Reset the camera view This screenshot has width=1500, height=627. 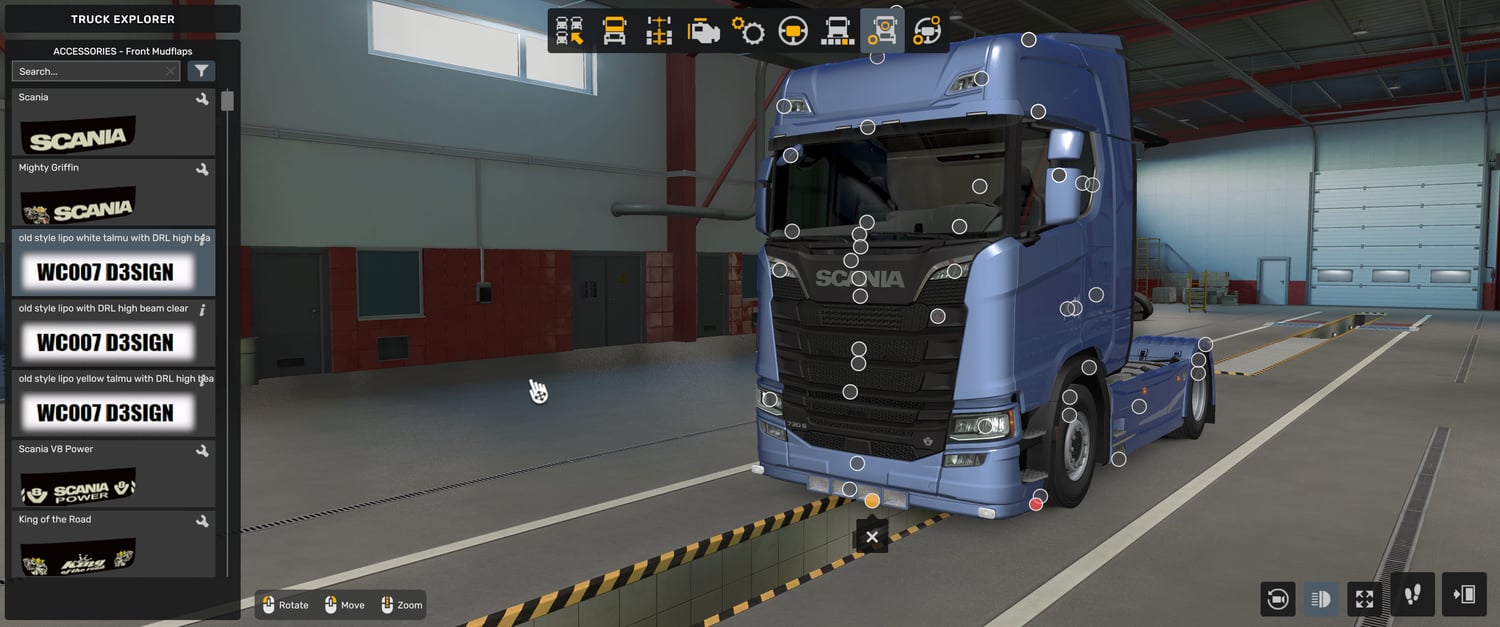[1277, 599]
